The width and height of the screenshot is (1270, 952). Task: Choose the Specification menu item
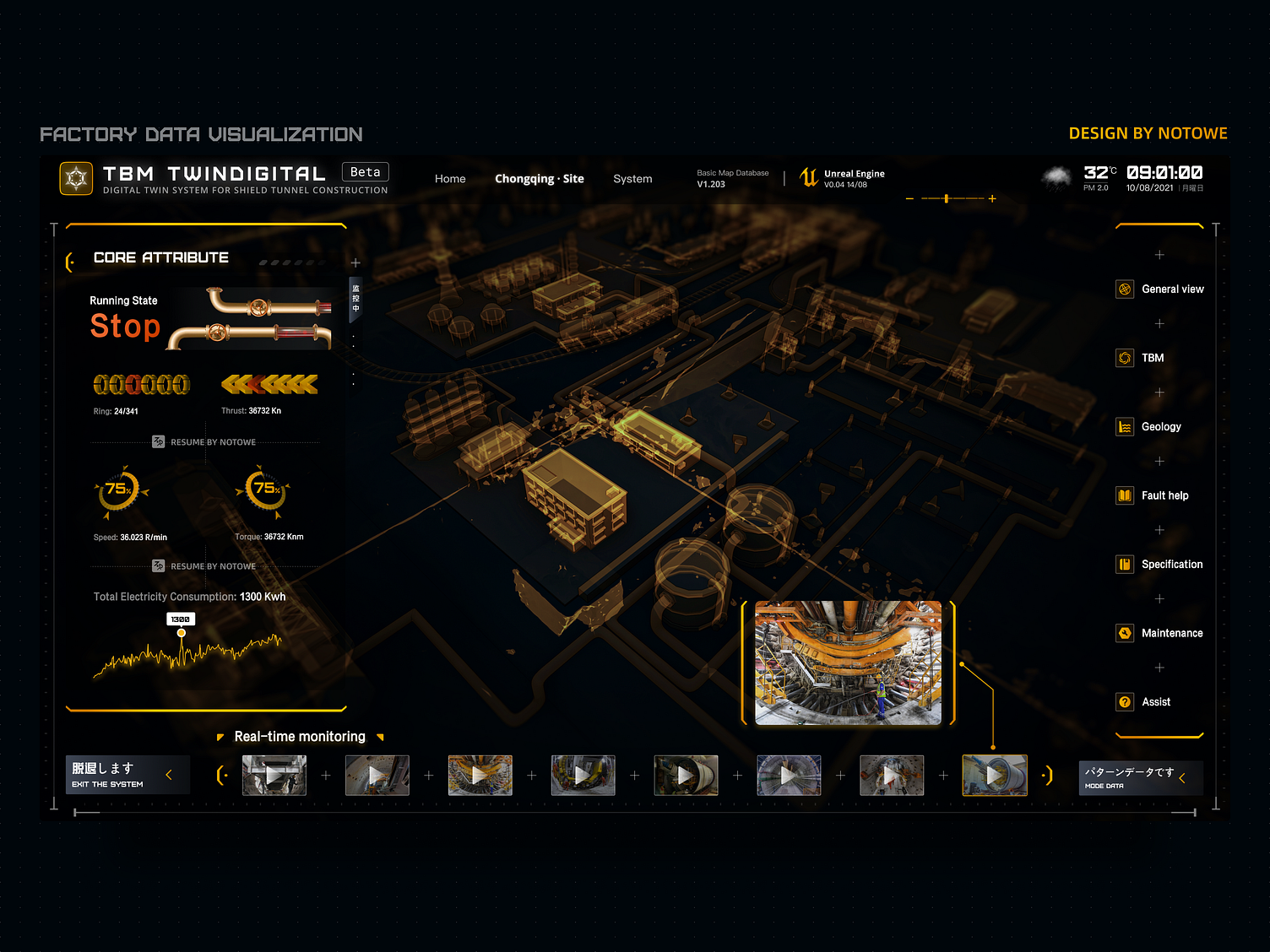(x=1159, y=565)
